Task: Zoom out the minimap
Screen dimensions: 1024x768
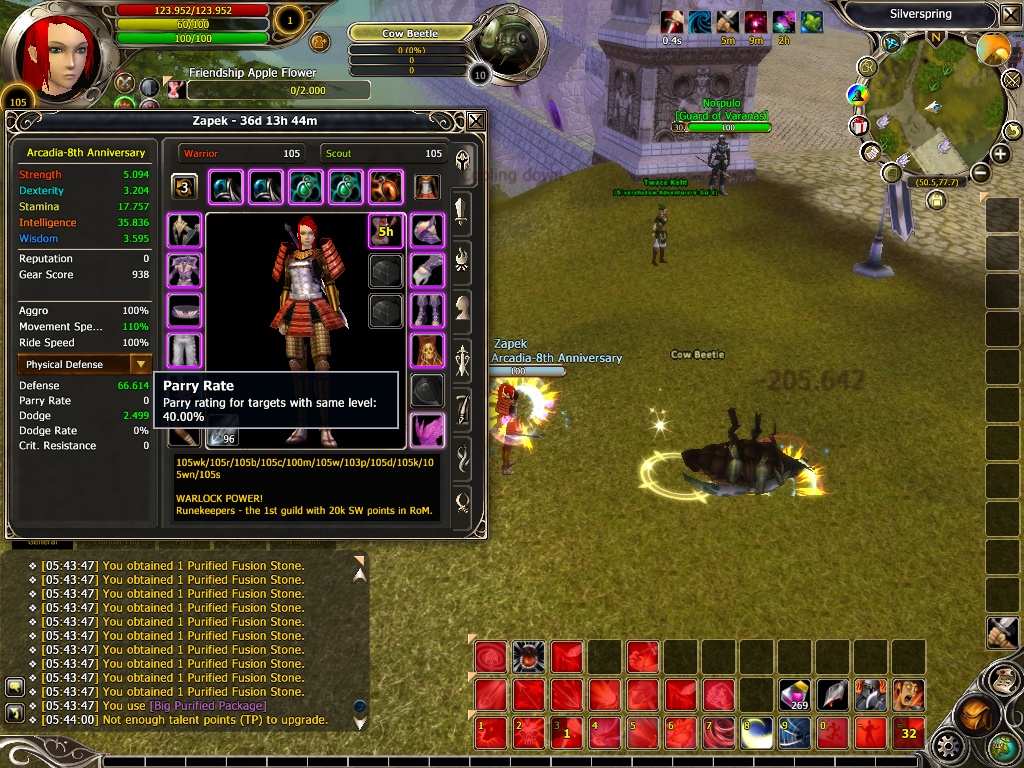Action: 980,172
